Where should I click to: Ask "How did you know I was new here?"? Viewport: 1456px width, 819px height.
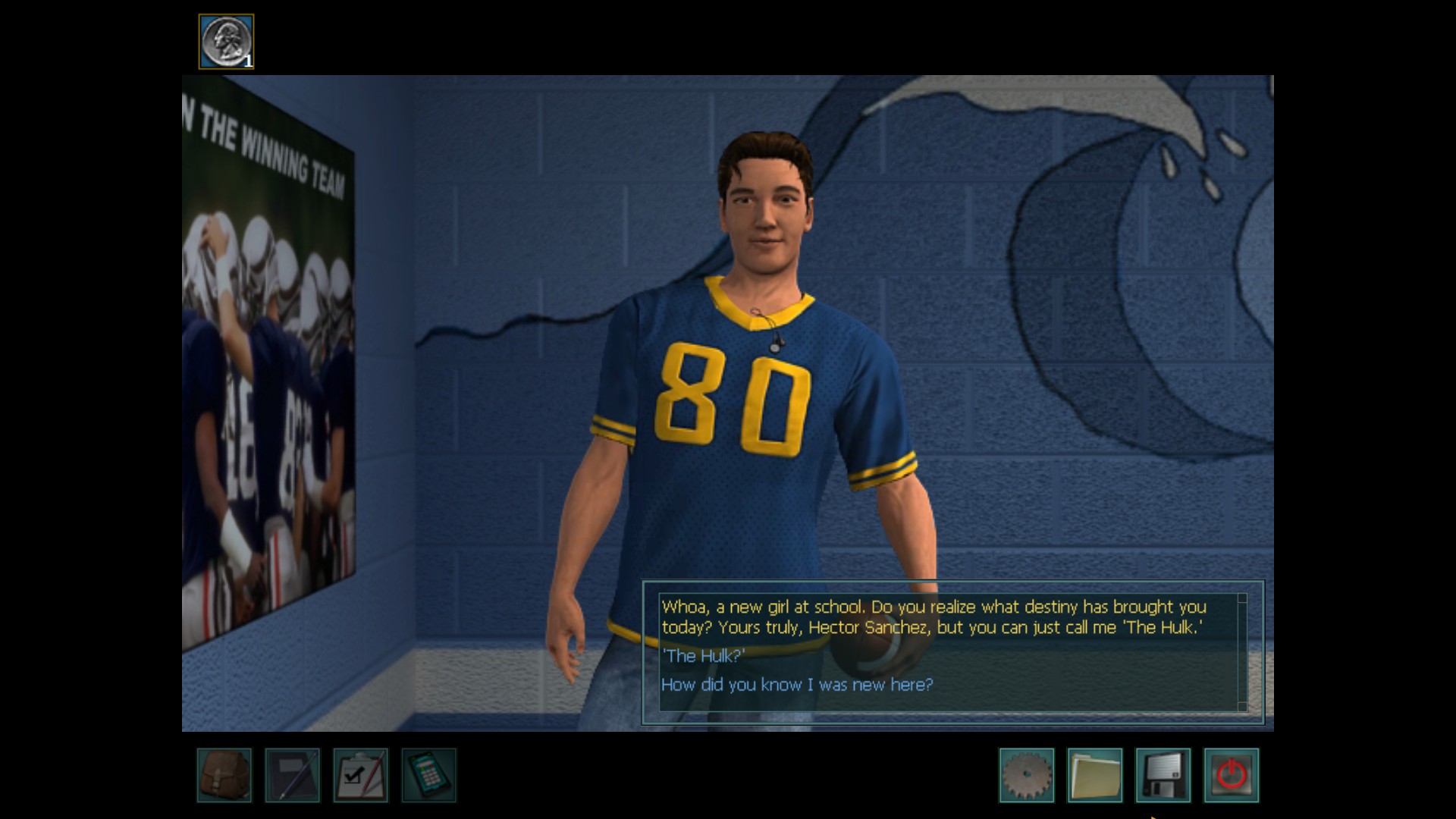point(797,685)
